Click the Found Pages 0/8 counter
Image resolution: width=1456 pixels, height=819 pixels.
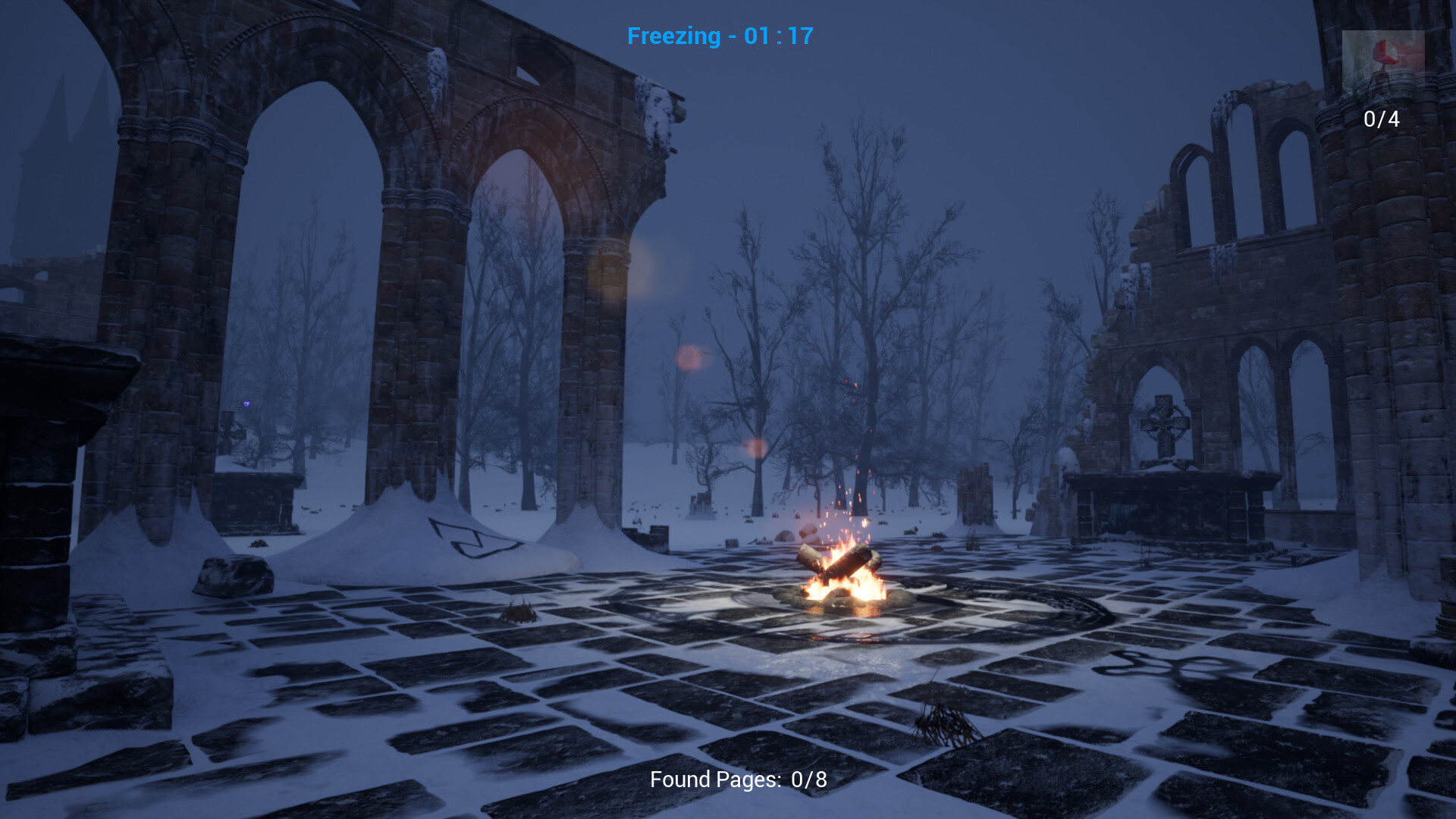coord(739,780)
